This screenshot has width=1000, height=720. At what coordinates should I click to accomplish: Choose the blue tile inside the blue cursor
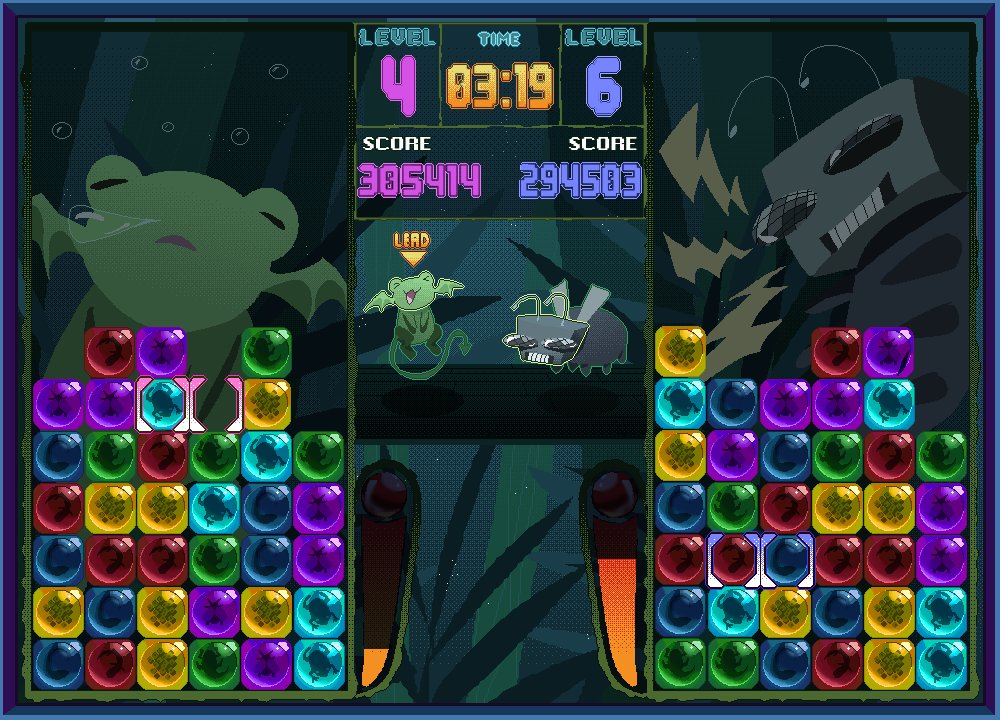coord(786,560)
